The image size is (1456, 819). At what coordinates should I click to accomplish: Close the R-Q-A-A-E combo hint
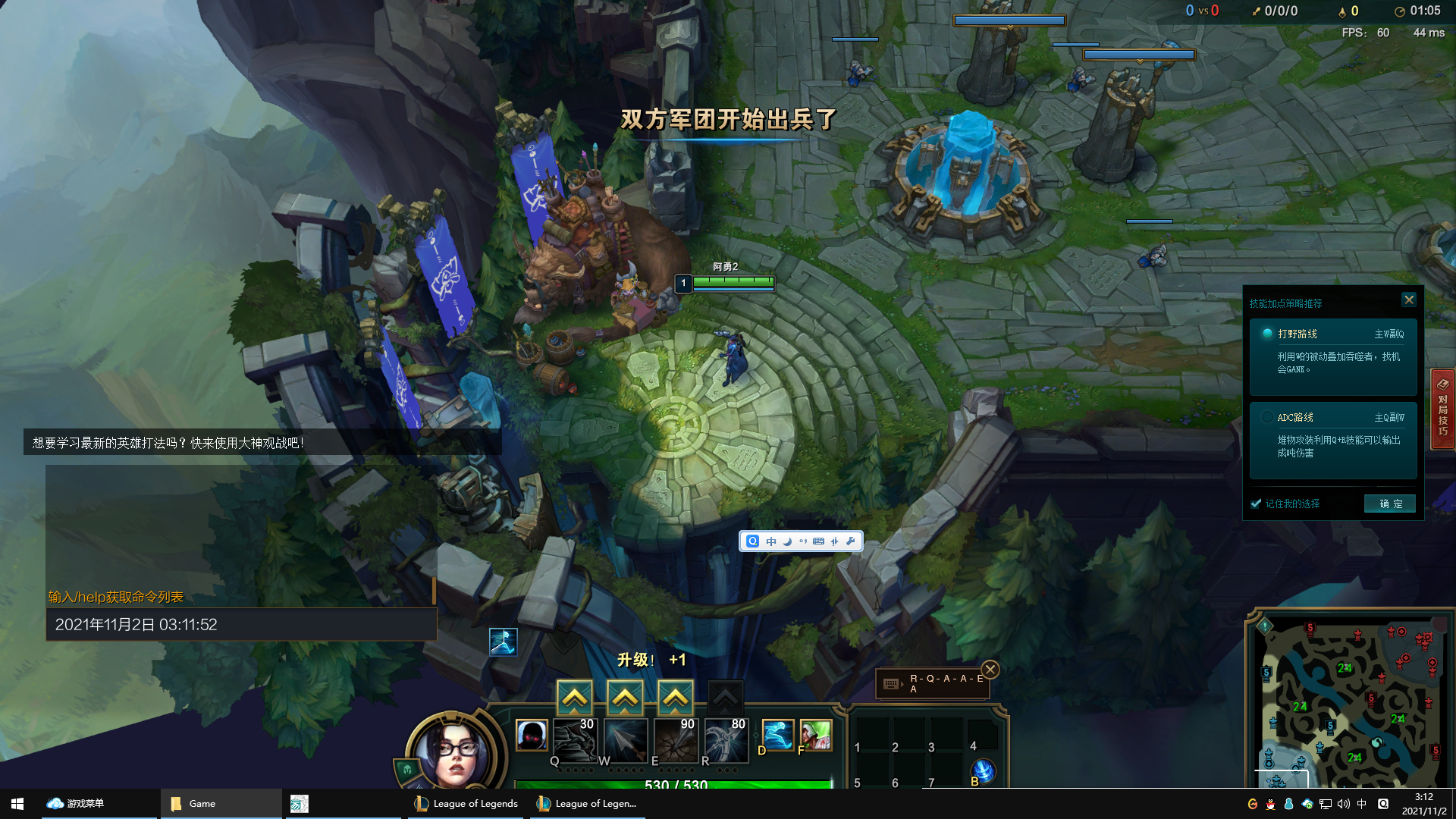pyautogui.click(x=990, y=670)
